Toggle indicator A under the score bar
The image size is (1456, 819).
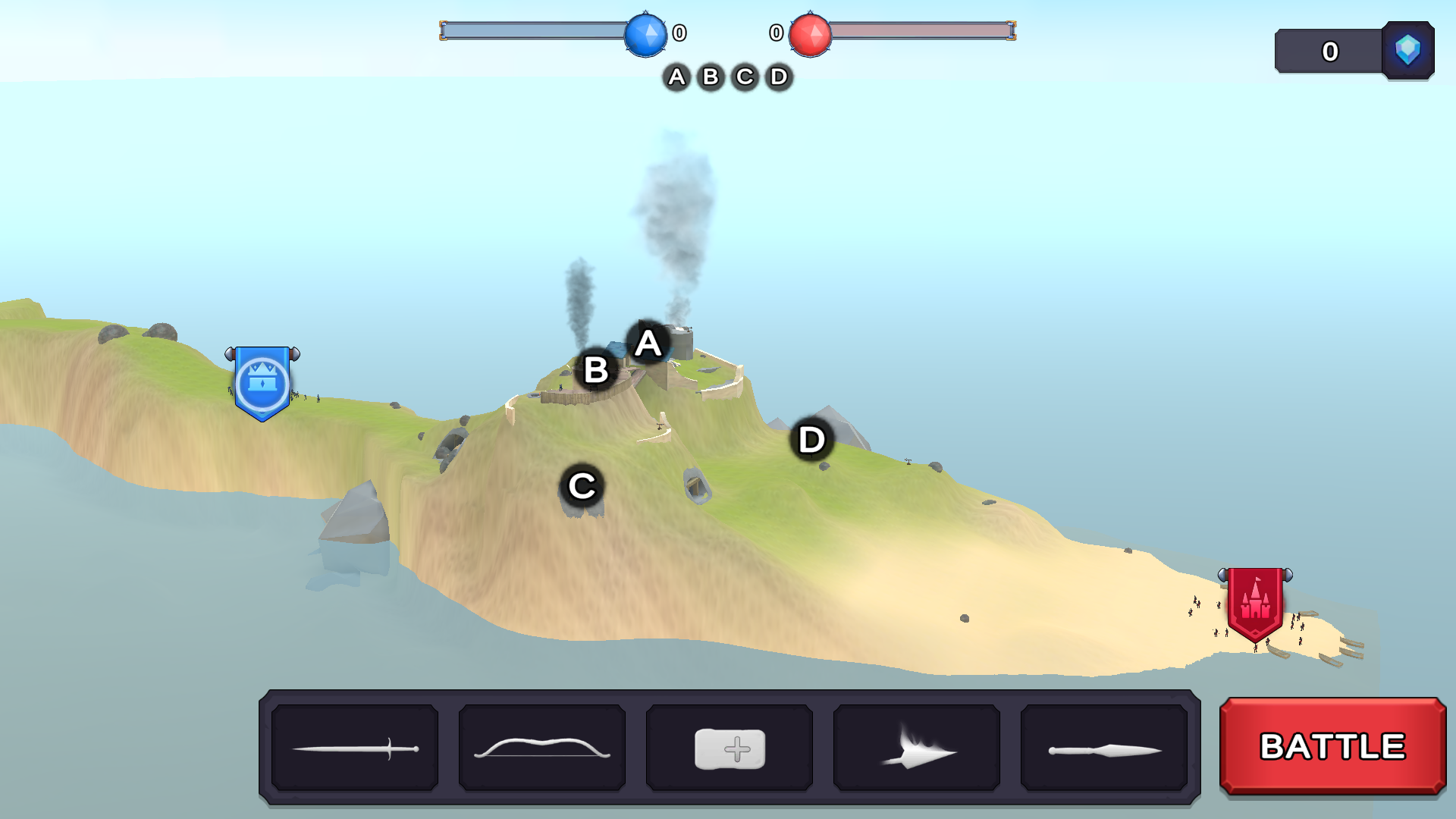[x=677, y=77]
